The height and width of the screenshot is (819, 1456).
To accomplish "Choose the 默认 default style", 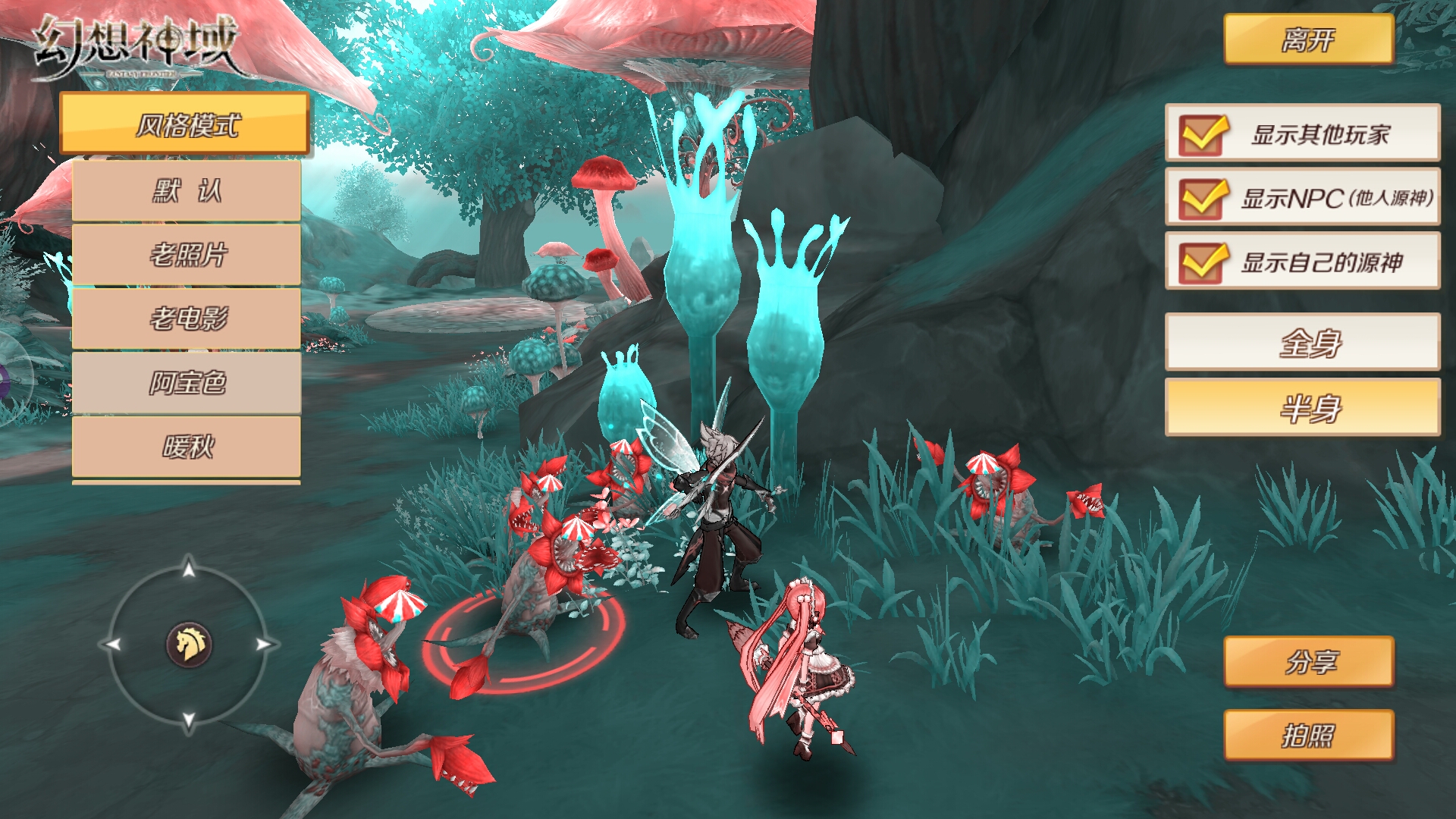I will [187, 190].
